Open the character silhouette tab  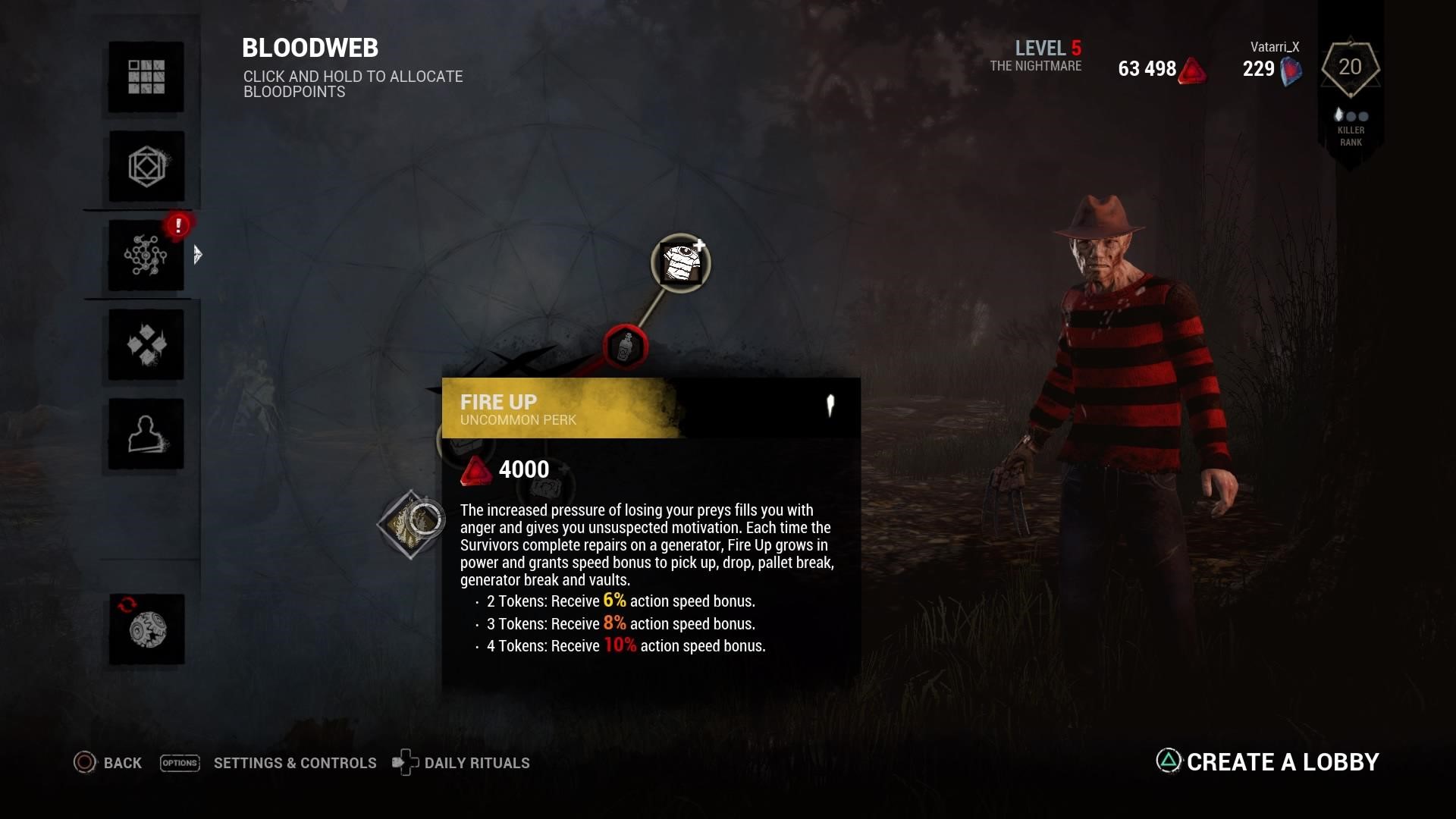point(146,434)
